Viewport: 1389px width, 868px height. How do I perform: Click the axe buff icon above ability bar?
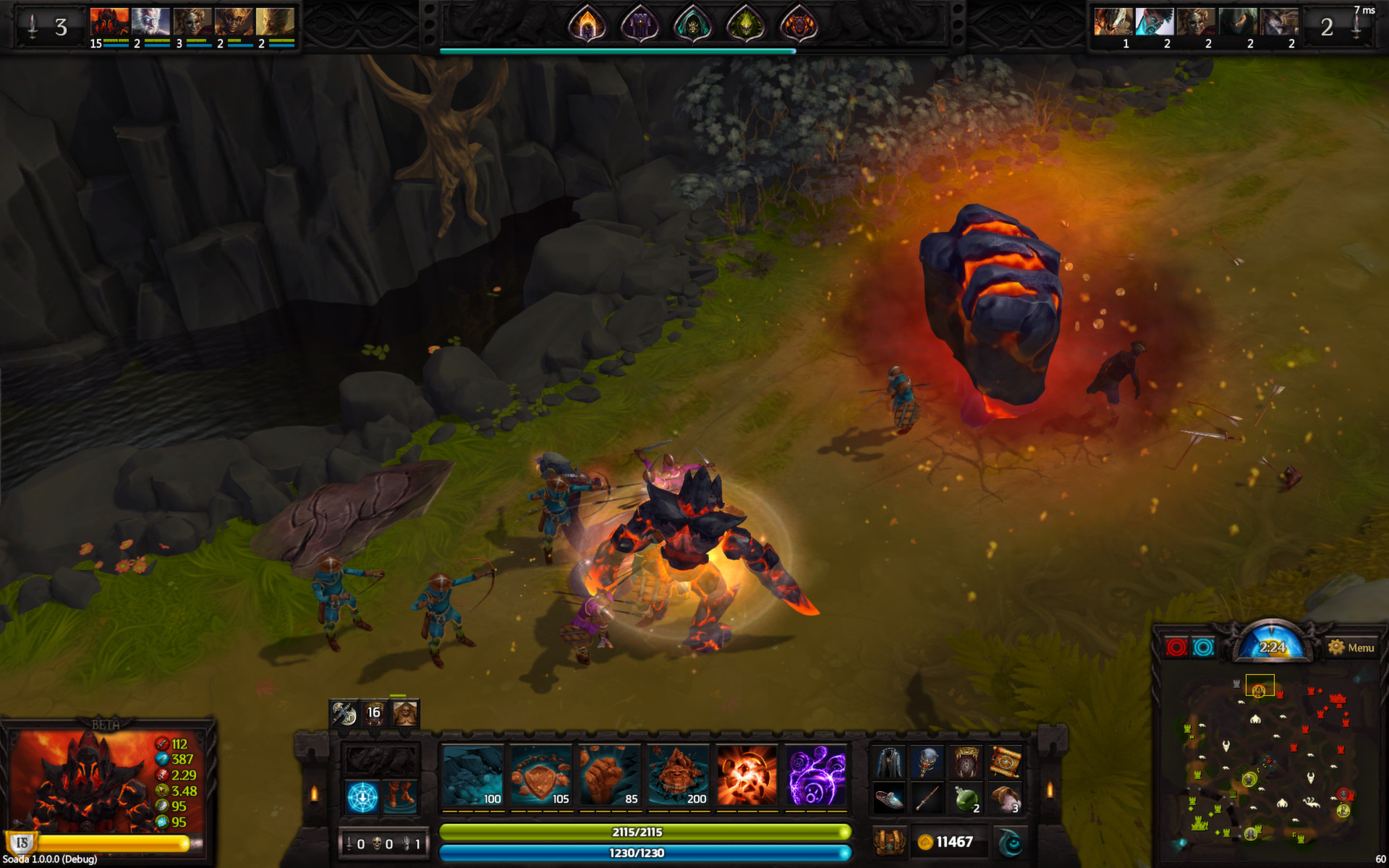344,713
